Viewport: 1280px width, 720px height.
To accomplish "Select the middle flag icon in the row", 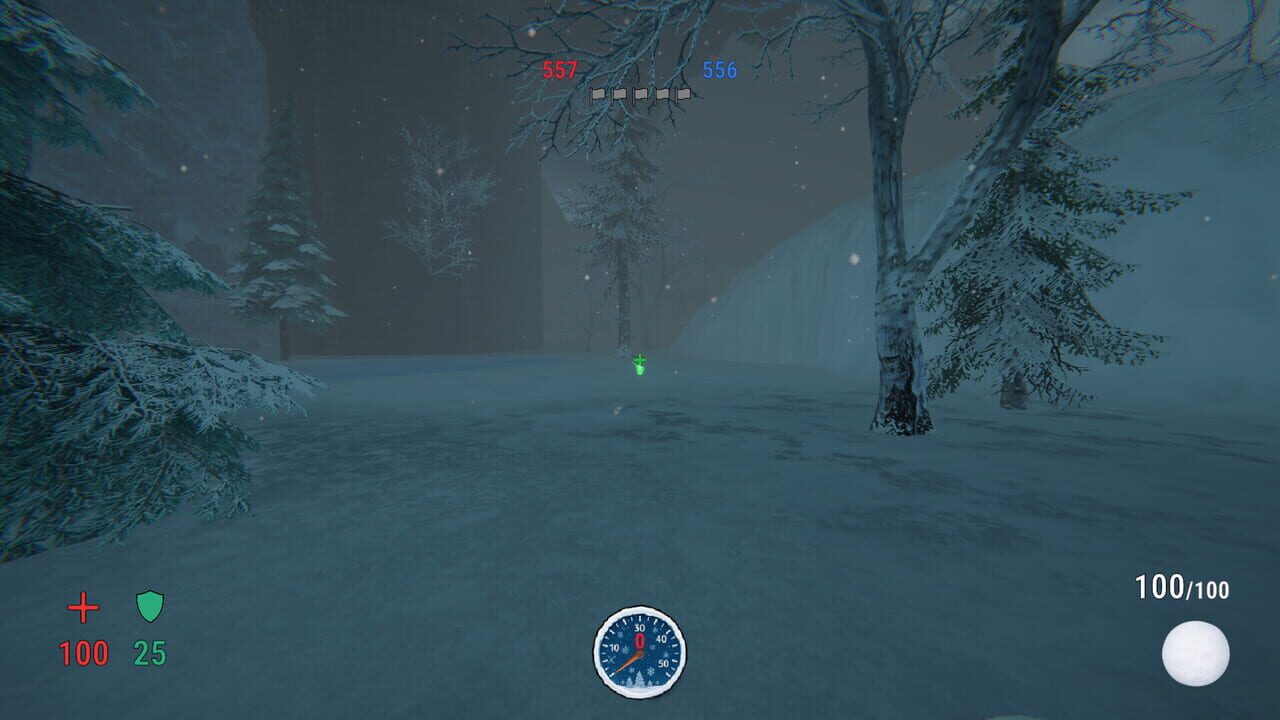I will pyautogui.click(x=642, y=94).
